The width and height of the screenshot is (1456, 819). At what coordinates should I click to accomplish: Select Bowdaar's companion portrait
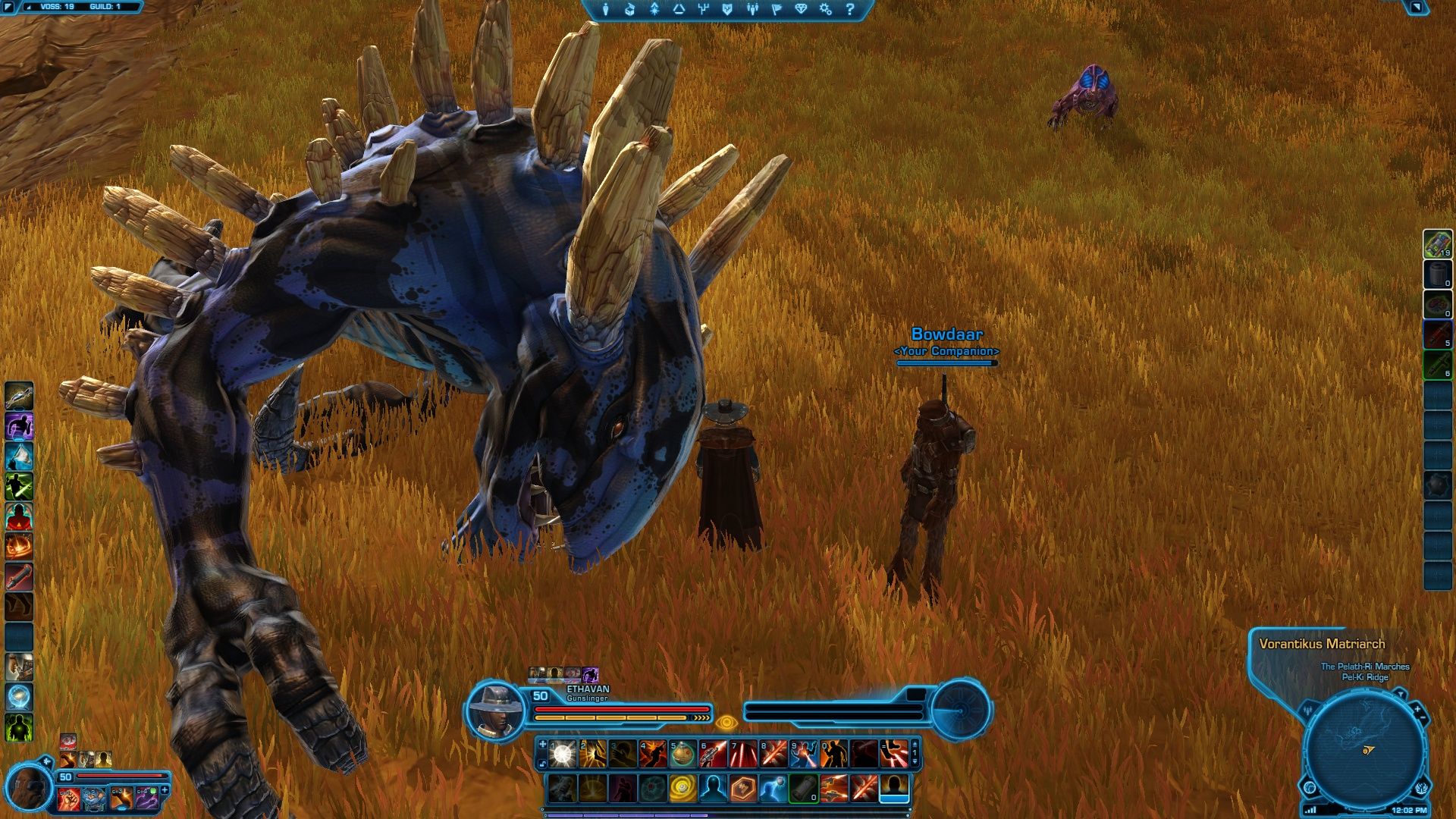28,789
